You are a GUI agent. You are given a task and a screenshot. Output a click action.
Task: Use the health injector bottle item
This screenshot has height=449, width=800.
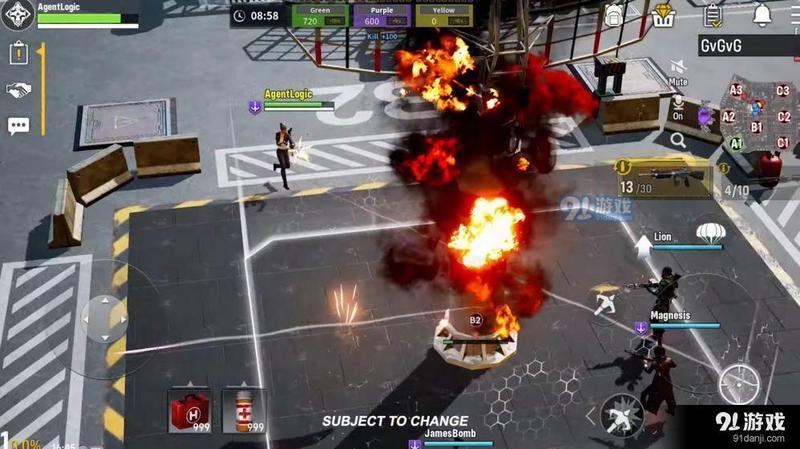click(x=243, y=410)
